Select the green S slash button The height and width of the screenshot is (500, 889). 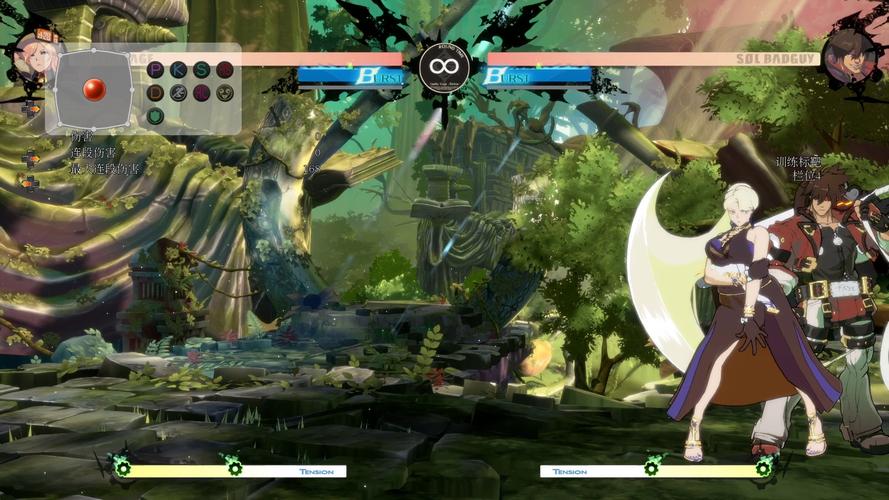[202, 69]
